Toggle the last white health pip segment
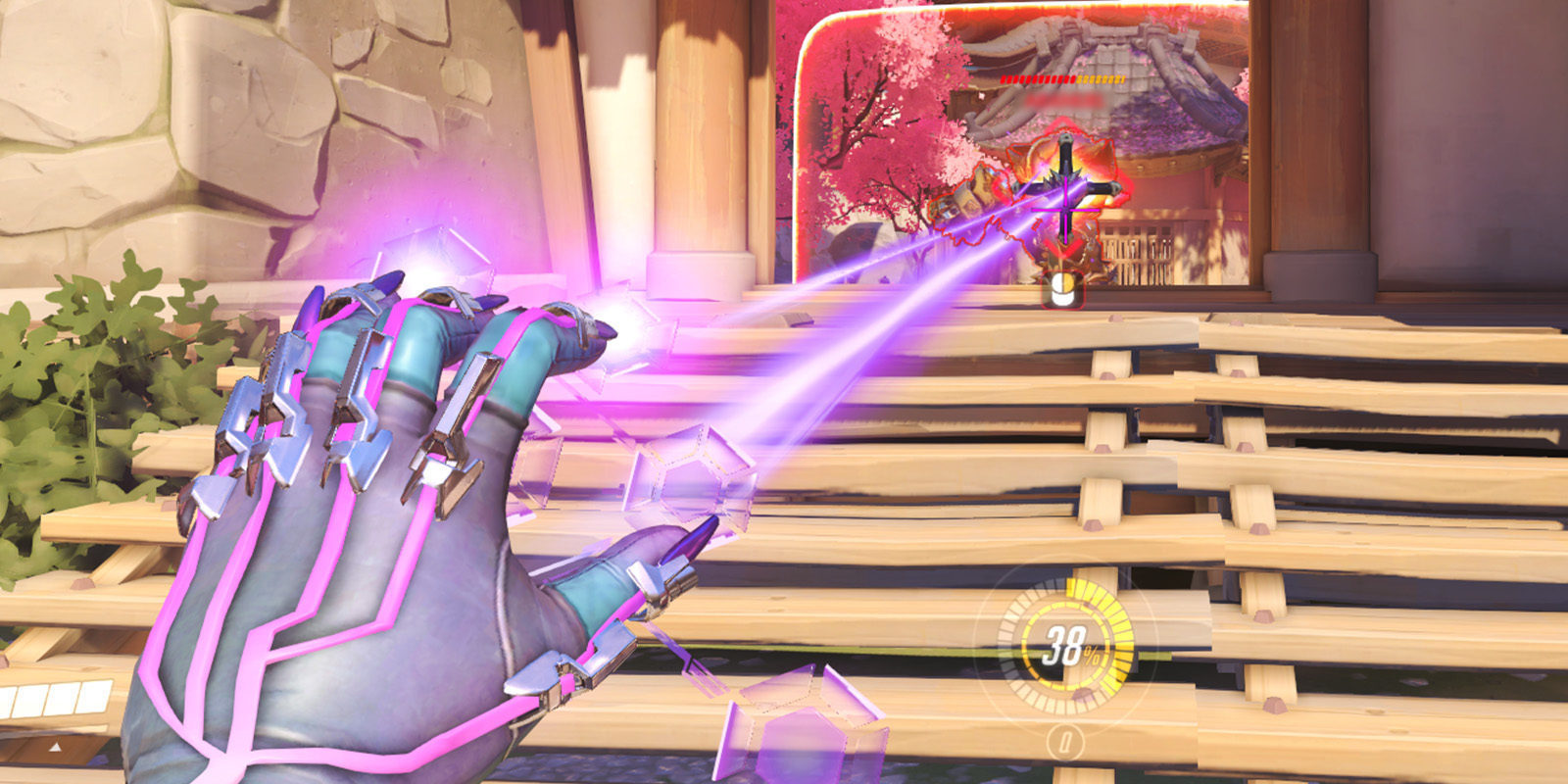The height and width of the screenshot is (784, 1568). [x=94, y=696]
